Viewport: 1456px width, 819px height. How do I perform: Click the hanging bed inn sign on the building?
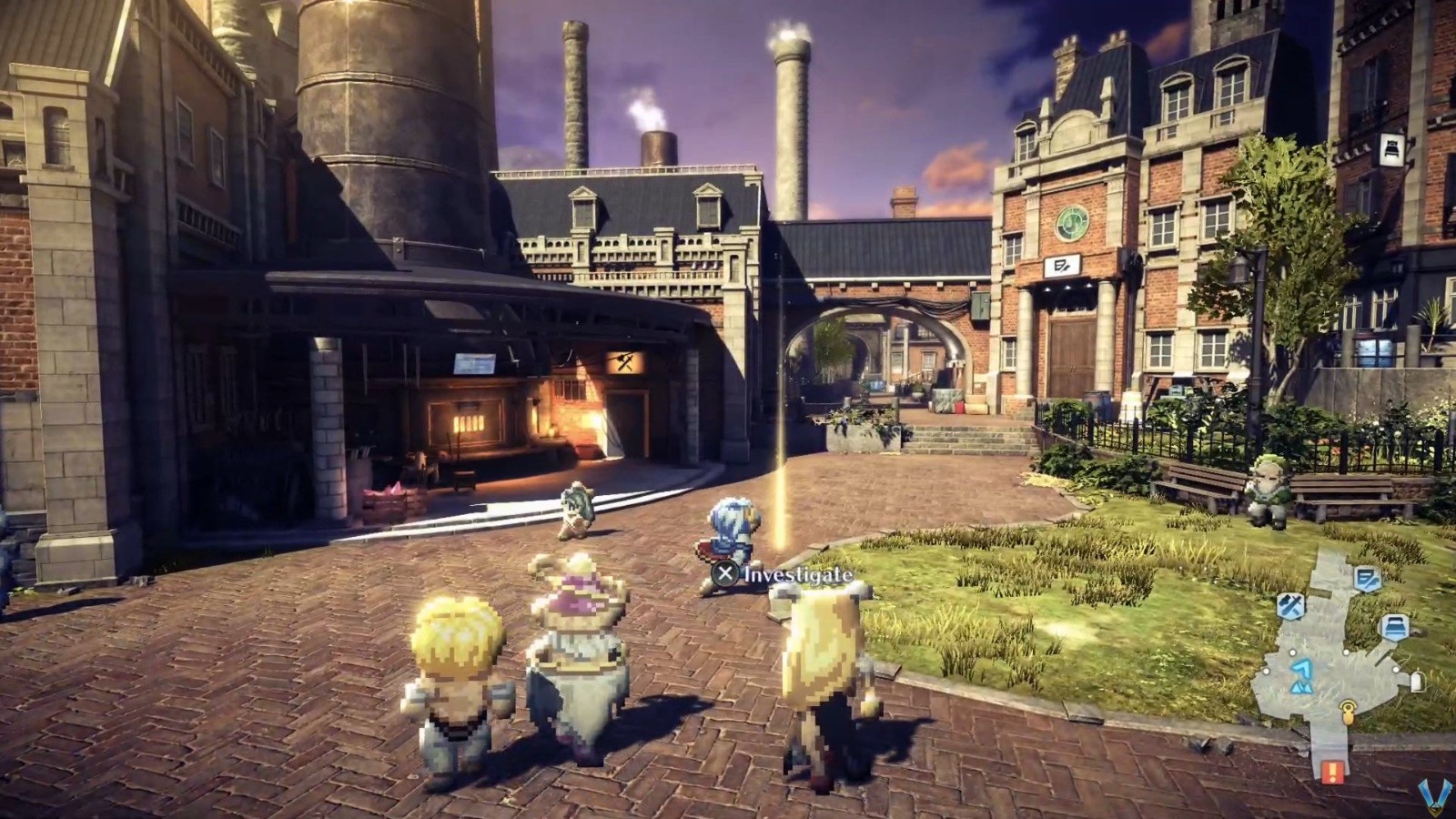point(1390,149)
